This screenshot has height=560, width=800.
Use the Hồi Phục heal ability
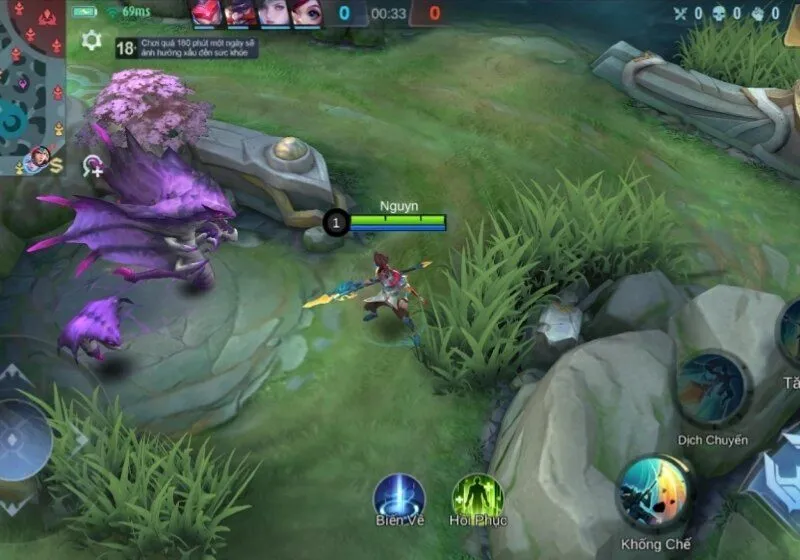tap(478, 496)
